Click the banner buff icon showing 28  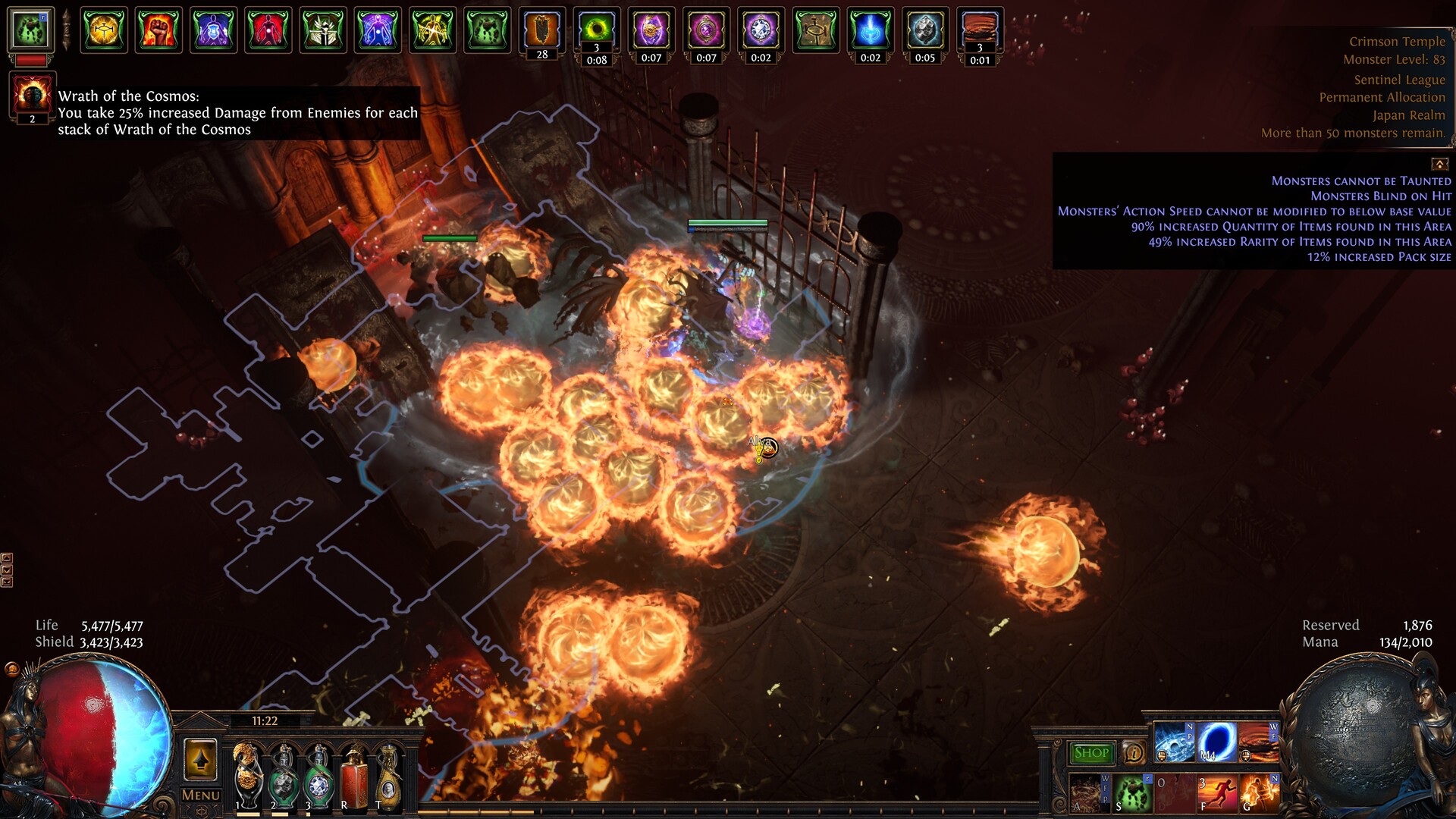pos(542,30)
